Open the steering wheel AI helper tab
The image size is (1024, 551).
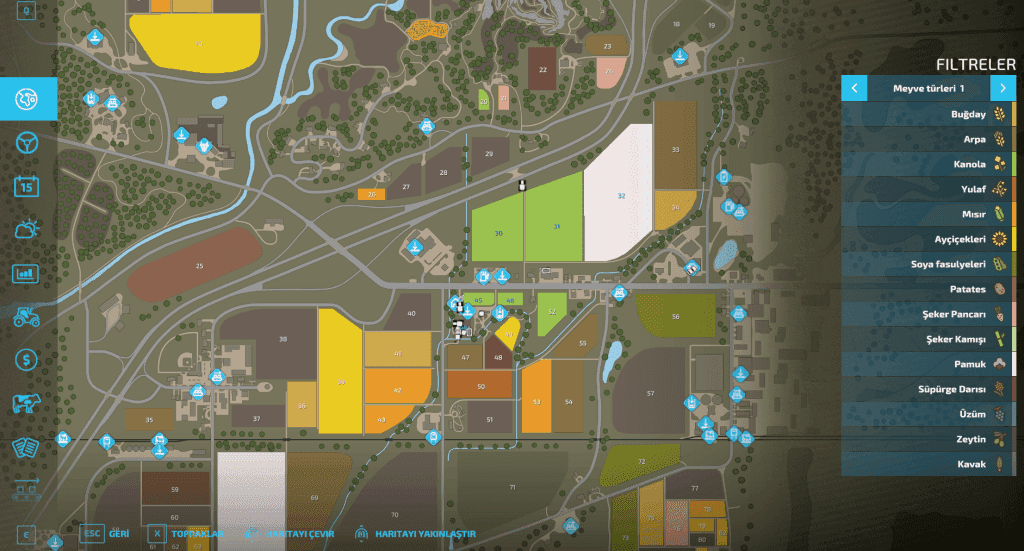(x=27, y=142)
